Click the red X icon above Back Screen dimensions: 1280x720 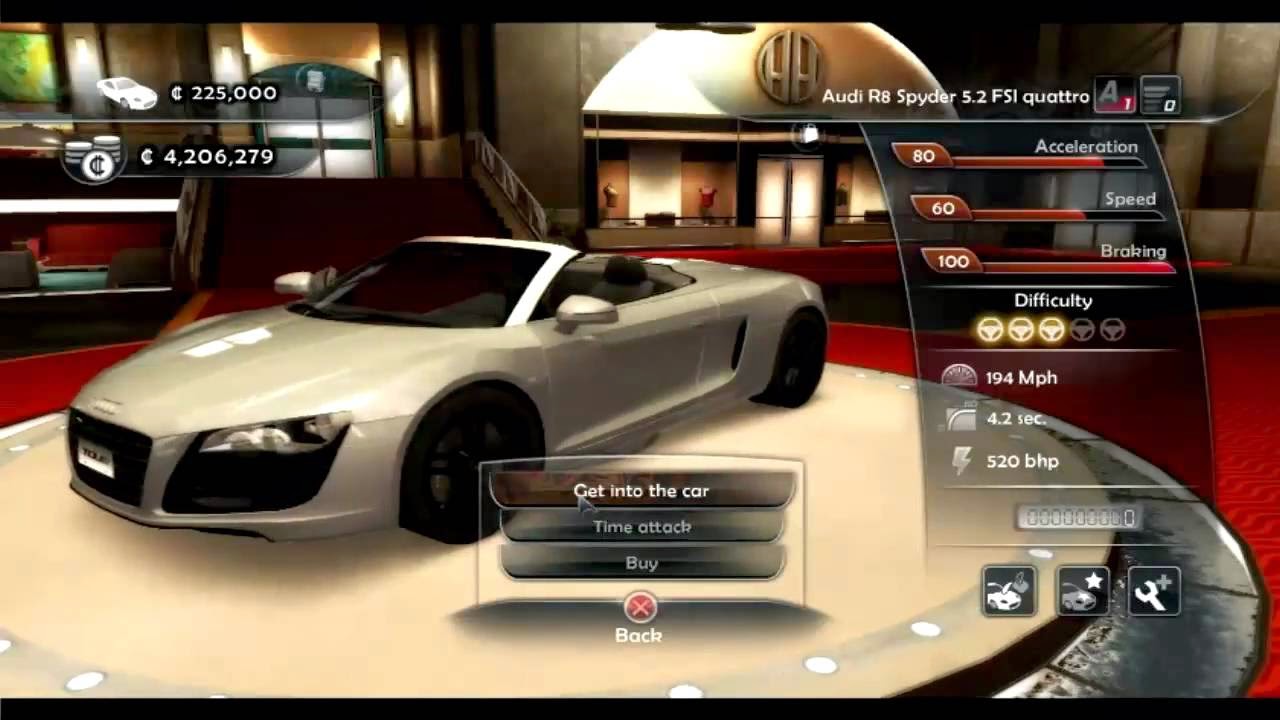(x=639, y=608)
